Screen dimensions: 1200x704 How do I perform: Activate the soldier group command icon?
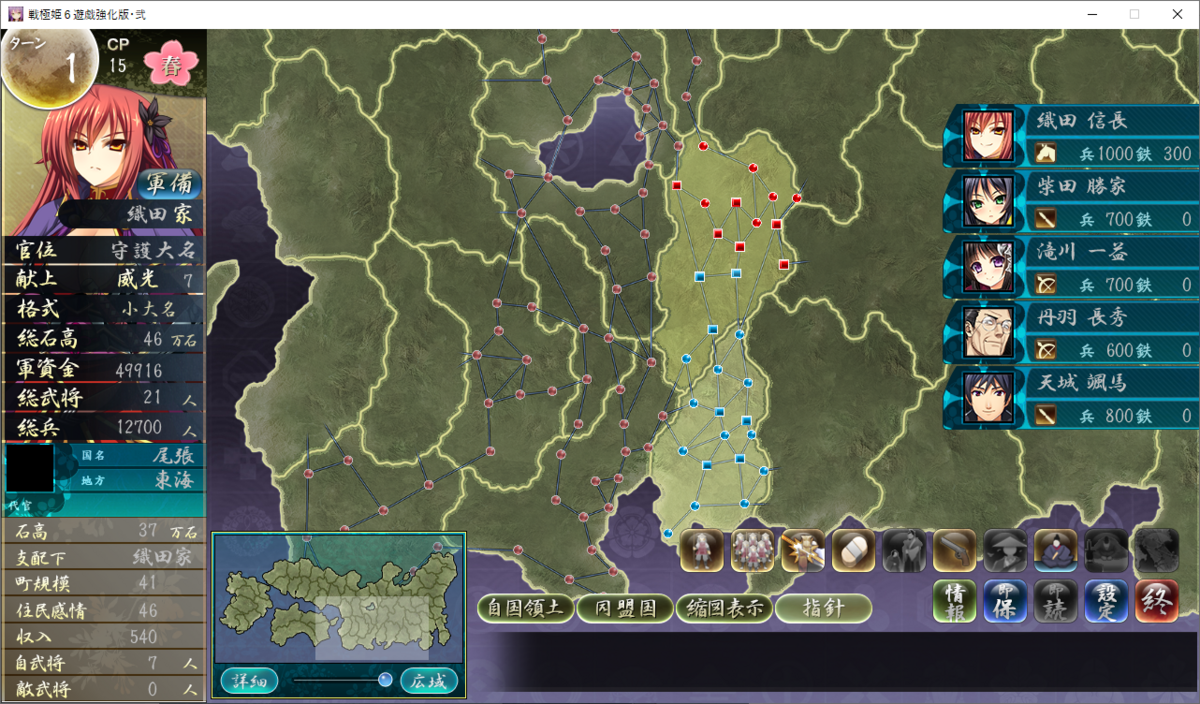[752, 550]
